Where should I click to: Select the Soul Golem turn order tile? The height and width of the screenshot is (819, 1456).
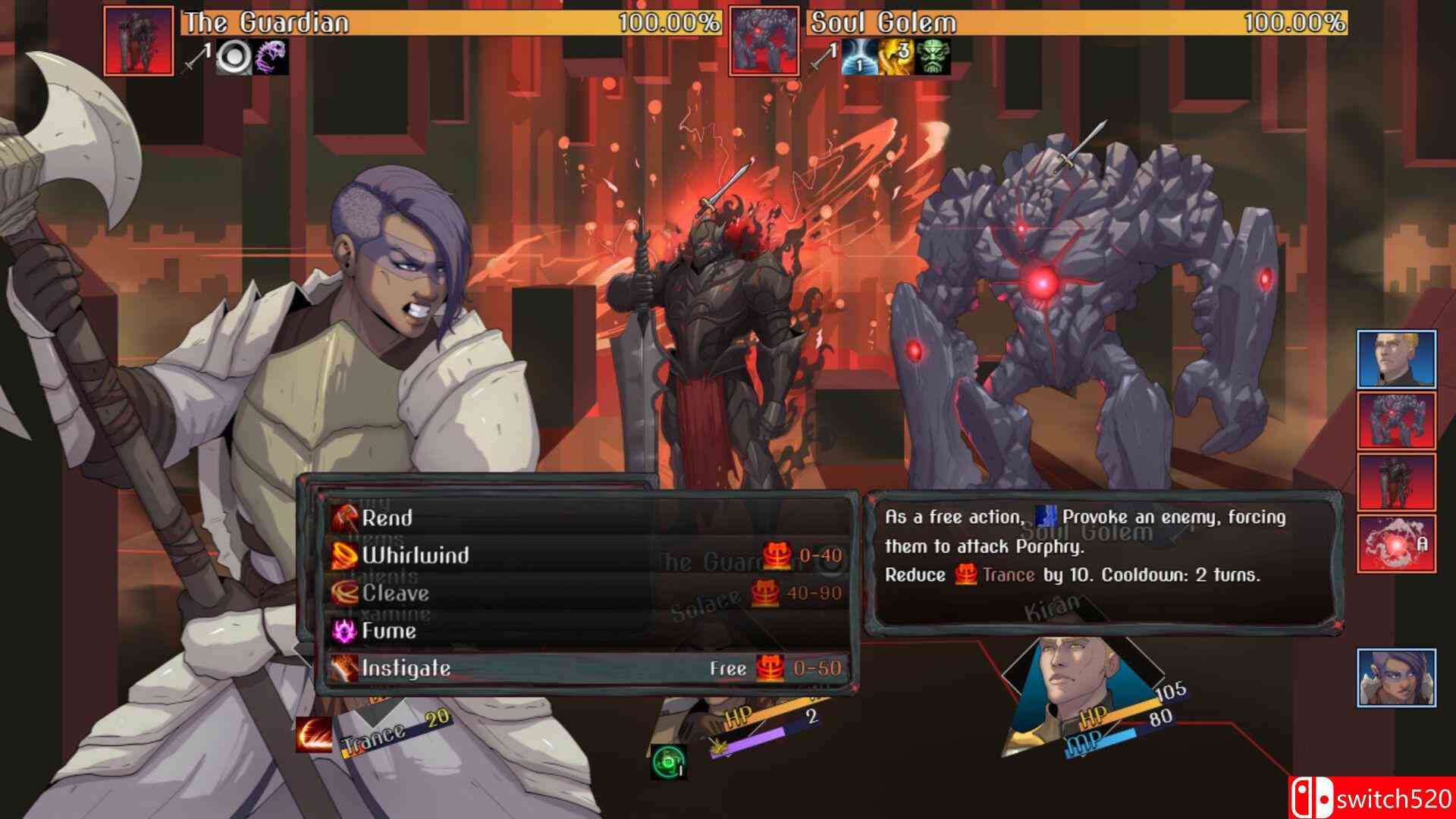pyautogui.click(x=1396, y=421)
